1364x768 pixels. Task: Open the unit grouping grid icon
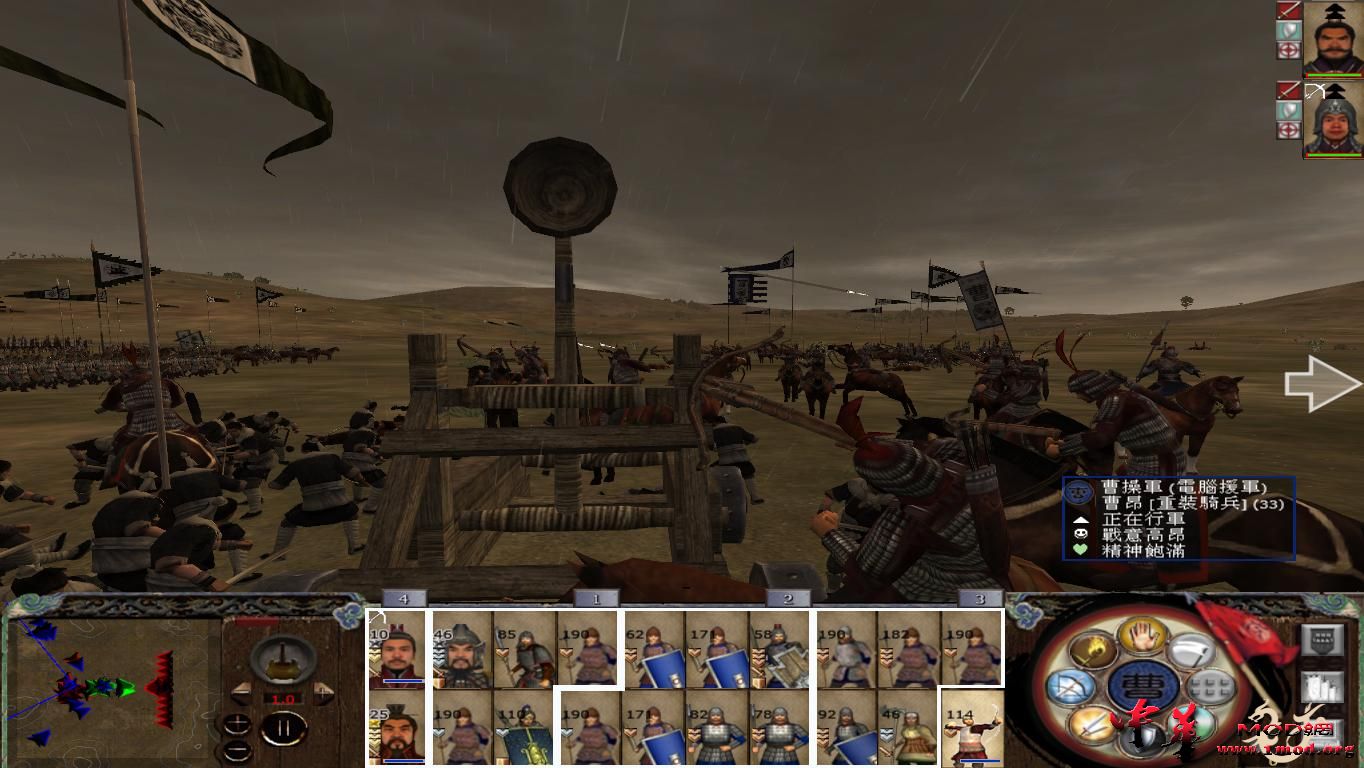click(x=1209, y=687)
